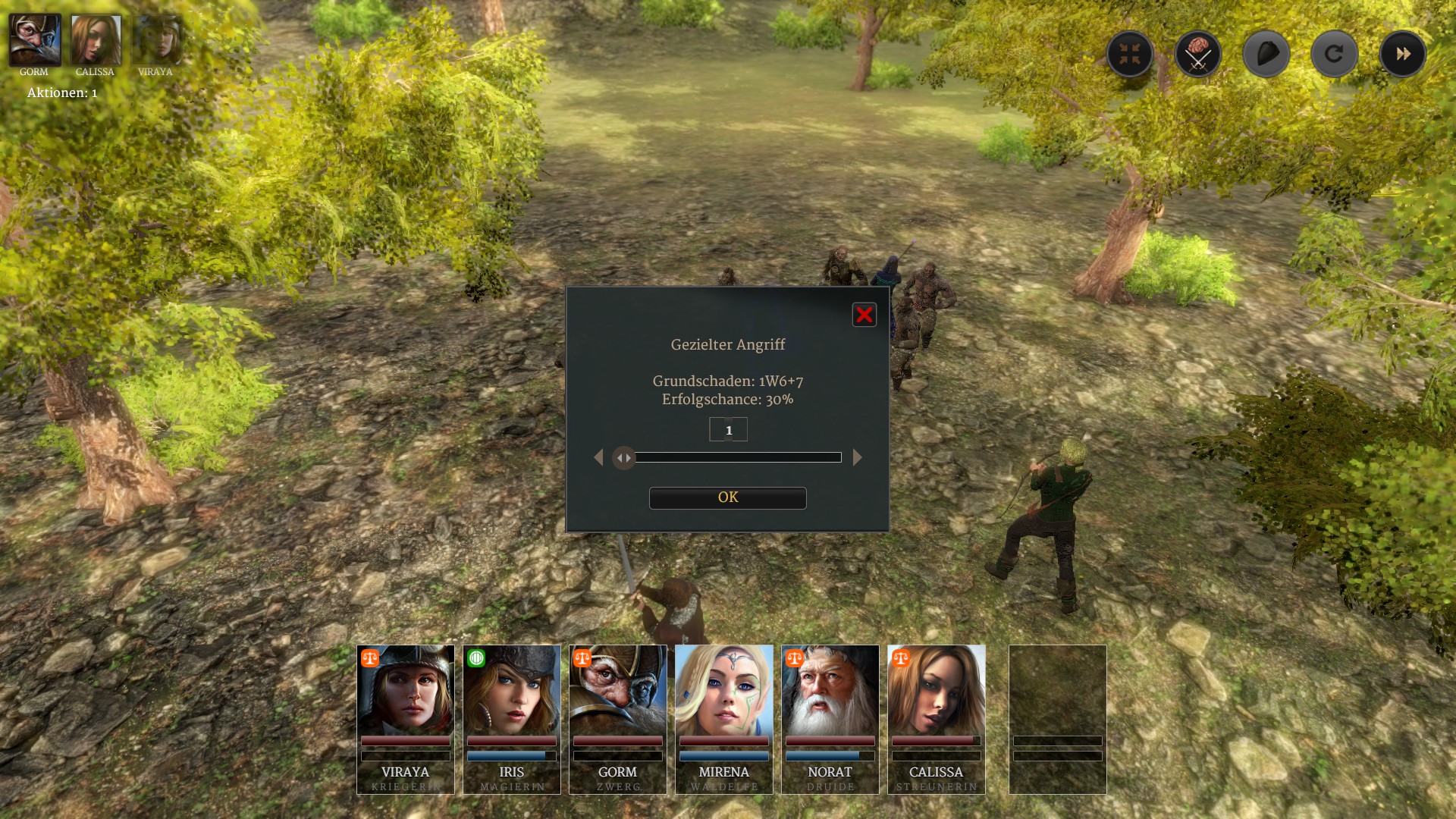
Task: Activate the fast-forward button
Action: point(1403,54)
